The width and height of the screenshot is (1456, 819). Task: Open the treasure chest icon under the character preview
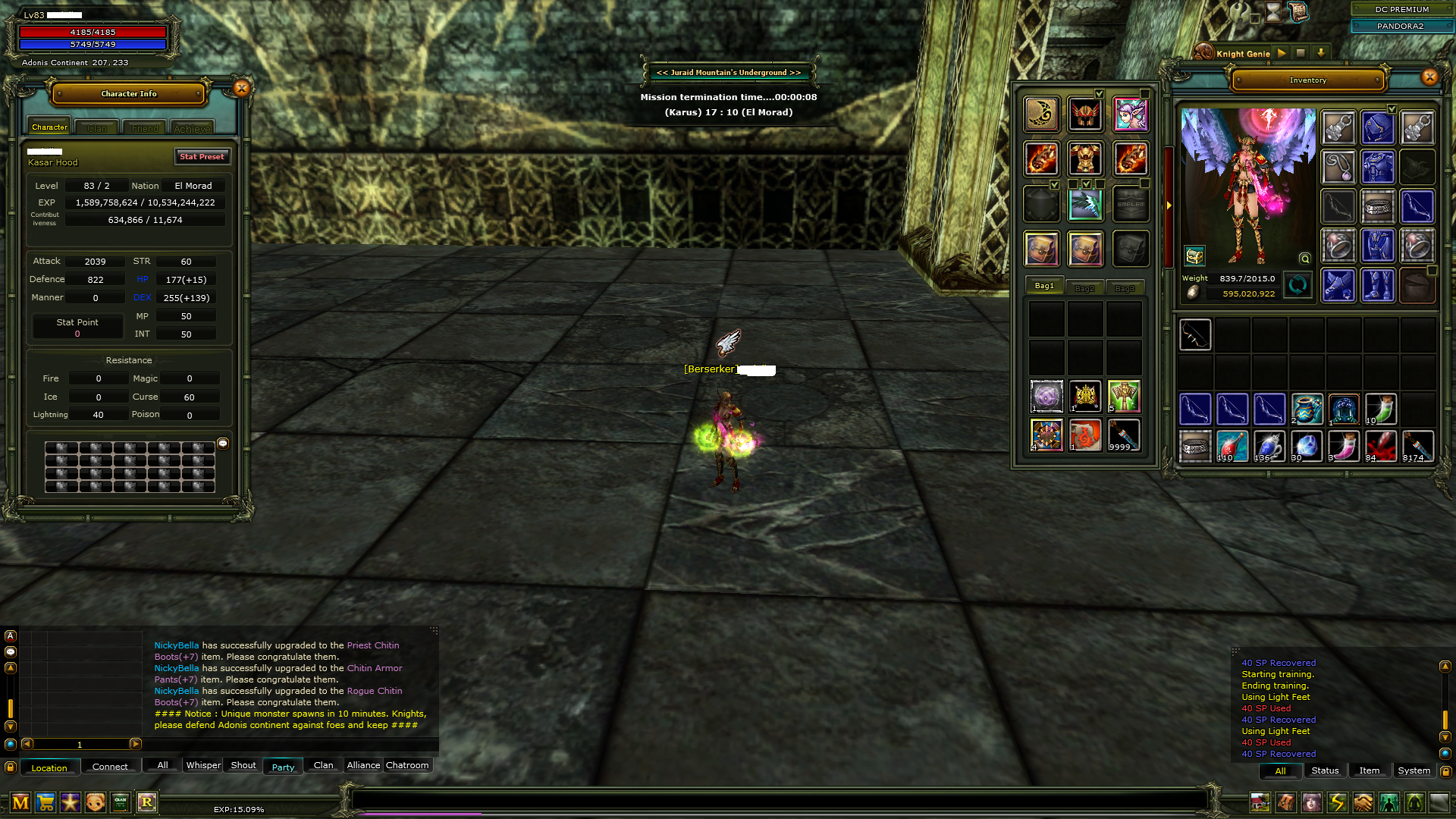pyautogui.click(x=1194, y=256)
